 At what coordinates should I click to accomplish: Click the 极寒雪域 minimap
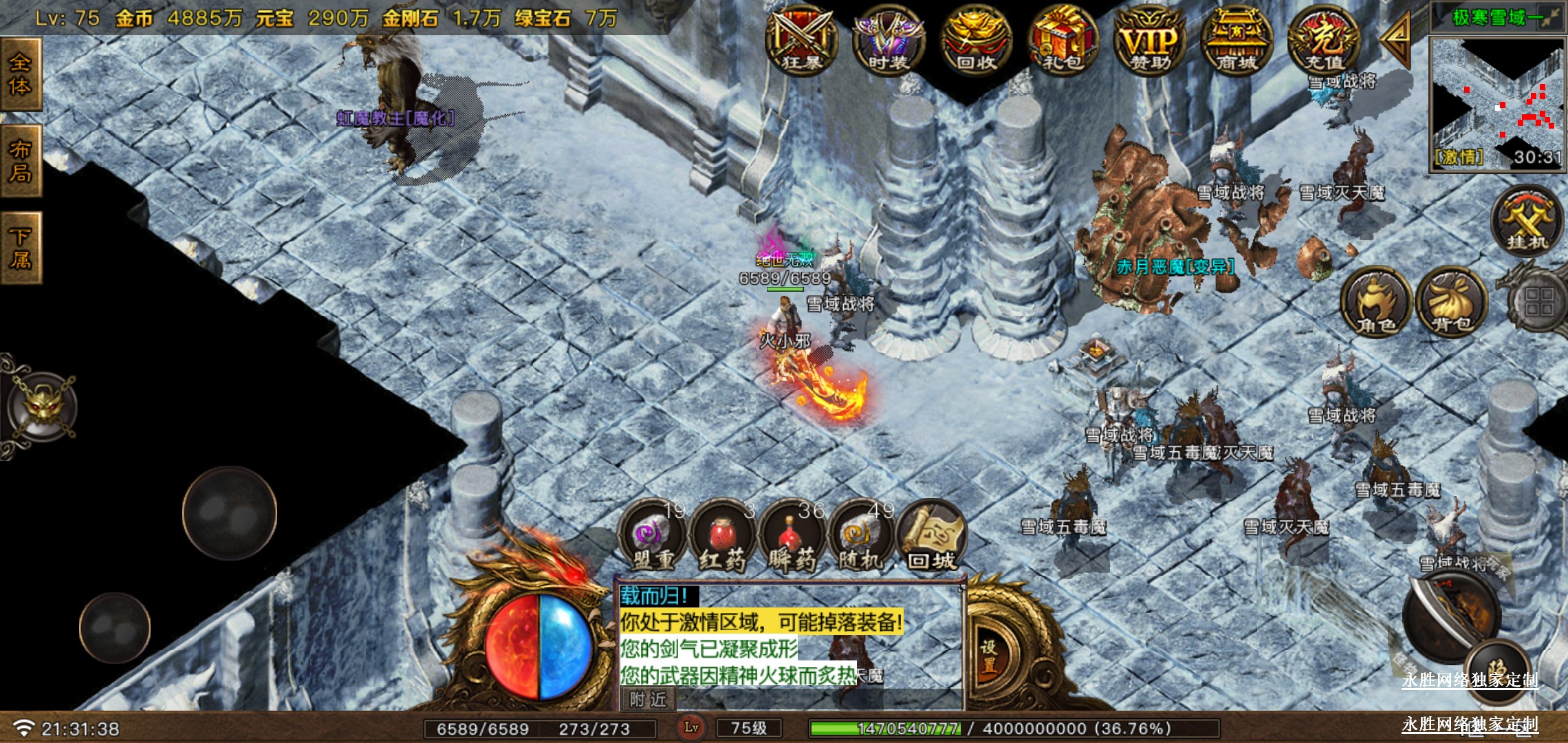(x=1496, y=103)
